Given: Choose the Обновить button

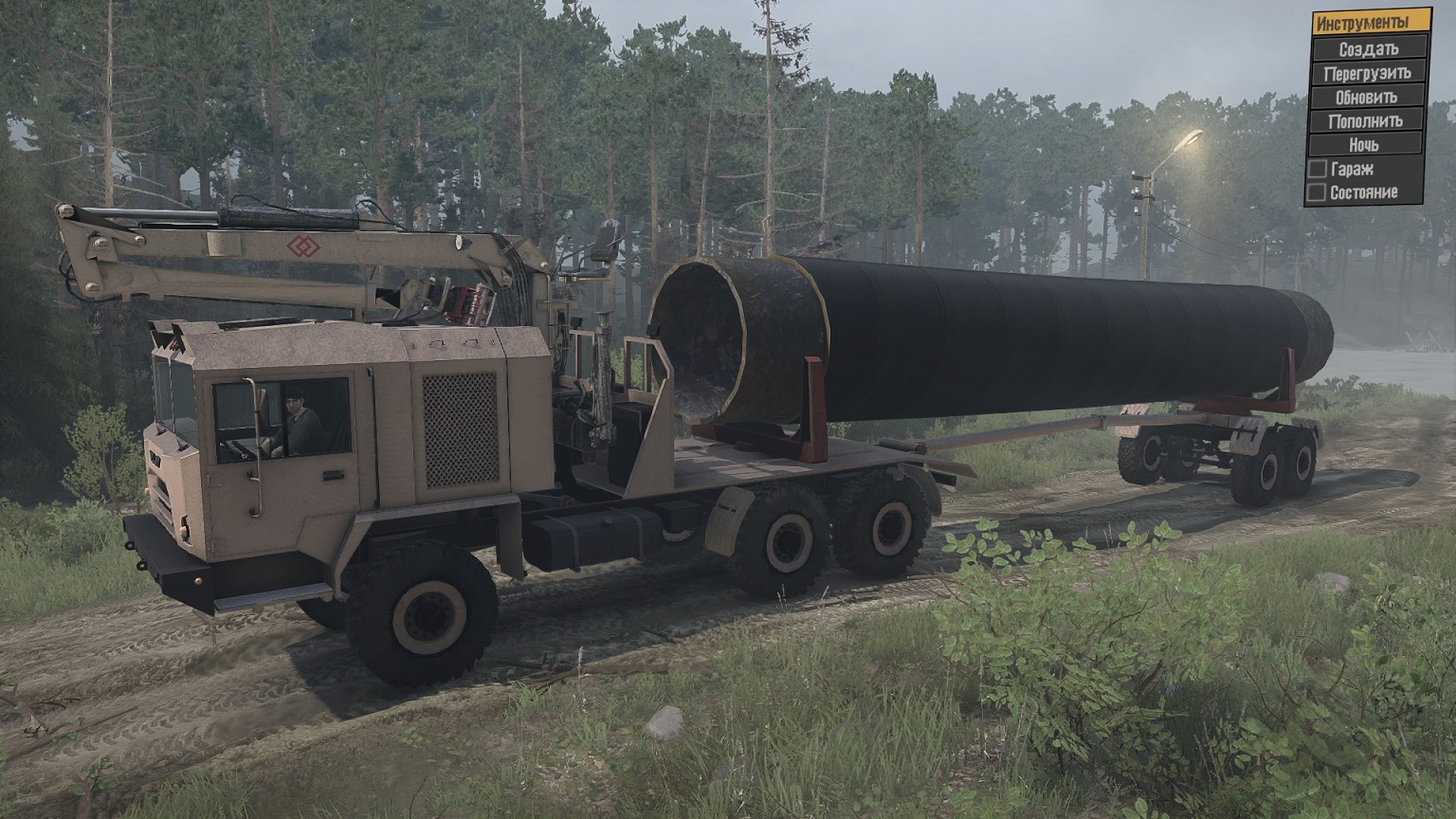Looking at the screenshot, I should 1366,97.
